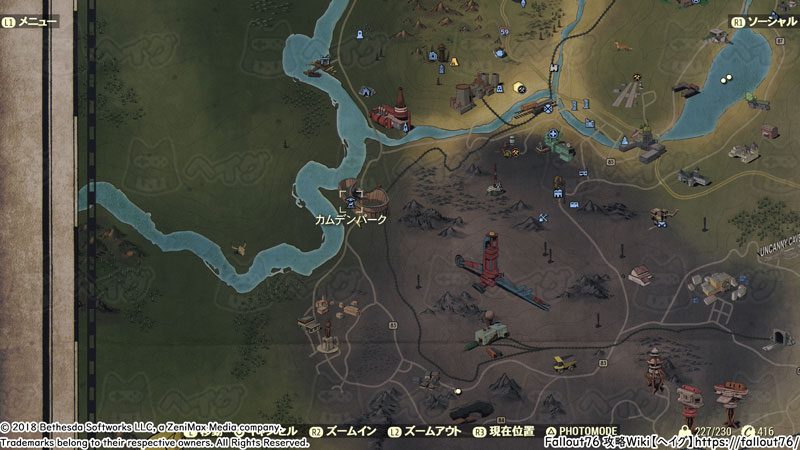Choose the yellow dump truck map marker
The width and height of the screenshot is (800, 450).
pyautogui.click(x=565, y=362)
